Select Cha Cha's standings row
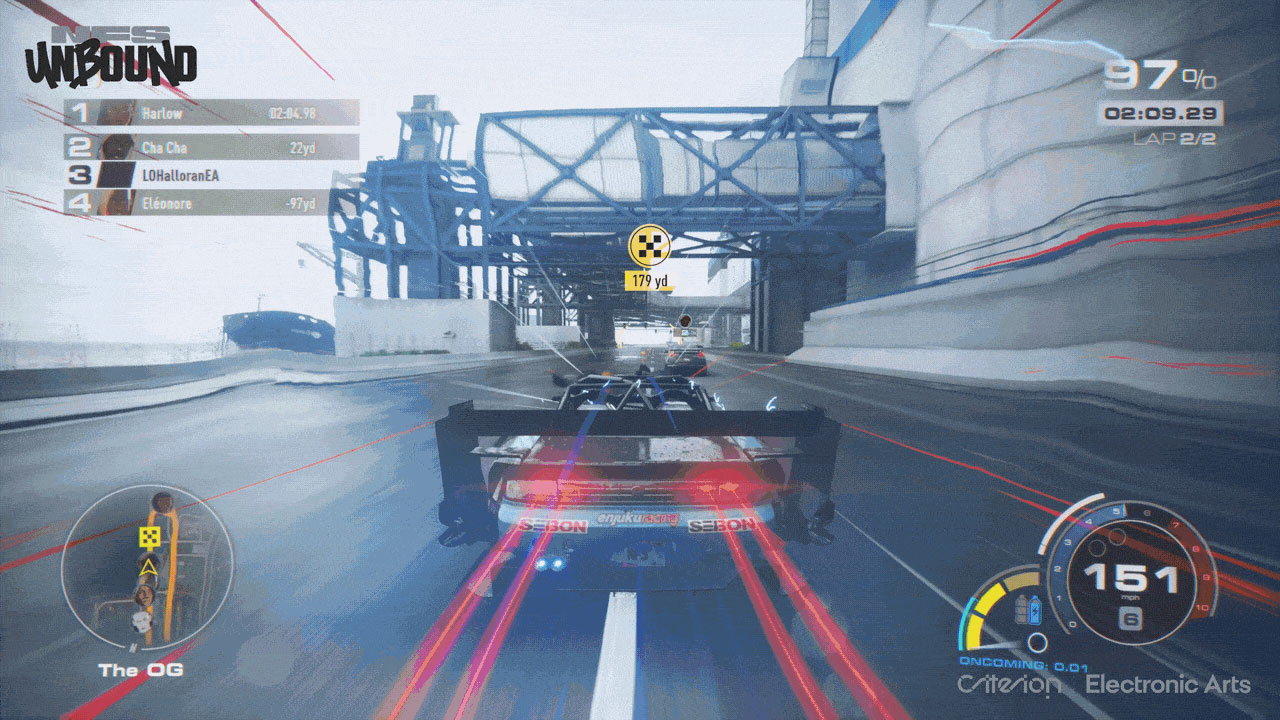The image size is (1280, 720). pos(211,147)
